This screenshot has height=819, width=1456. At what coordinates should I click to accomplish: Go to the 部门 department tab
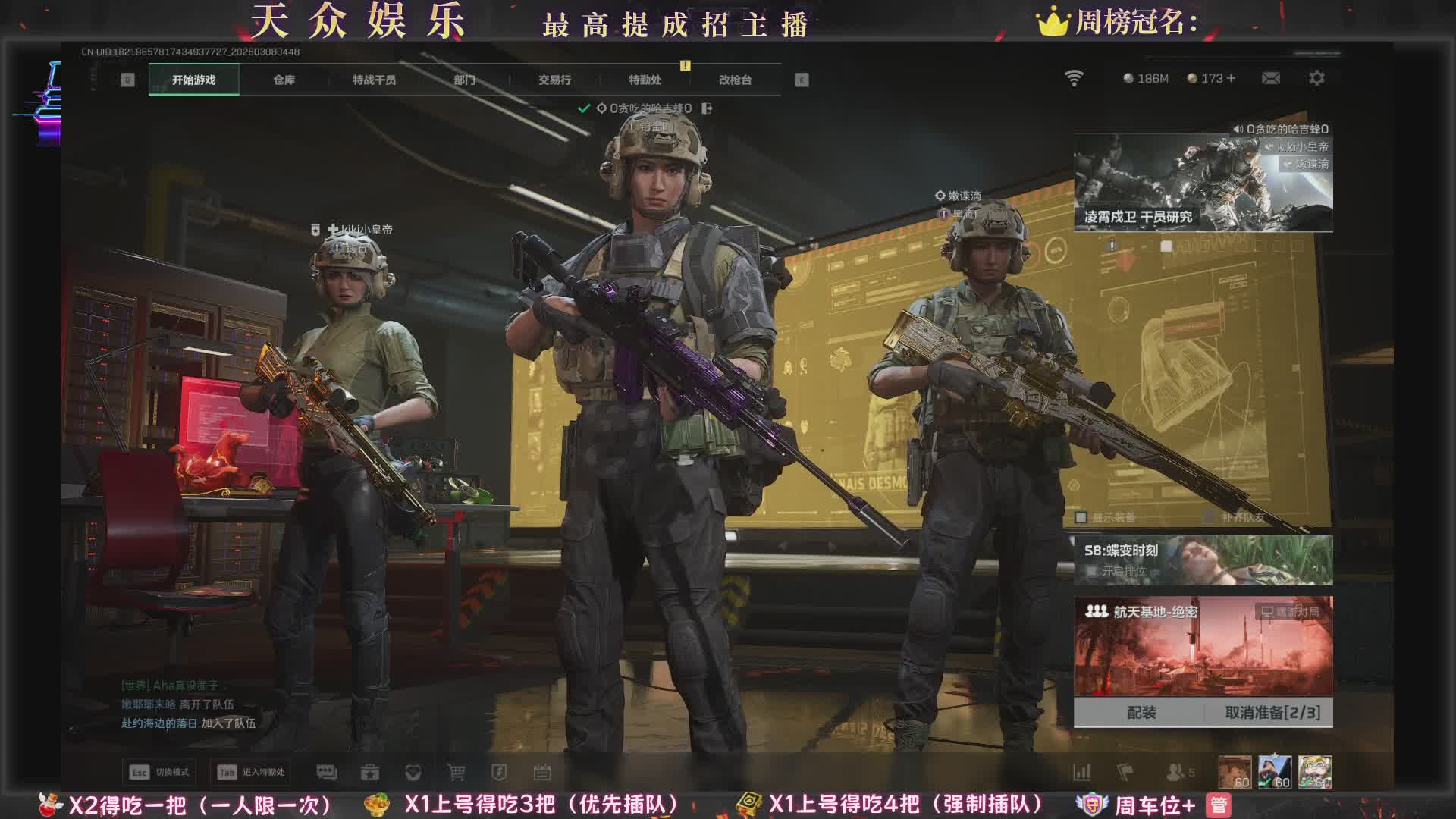pyautogui.click(x=464, y=80)
